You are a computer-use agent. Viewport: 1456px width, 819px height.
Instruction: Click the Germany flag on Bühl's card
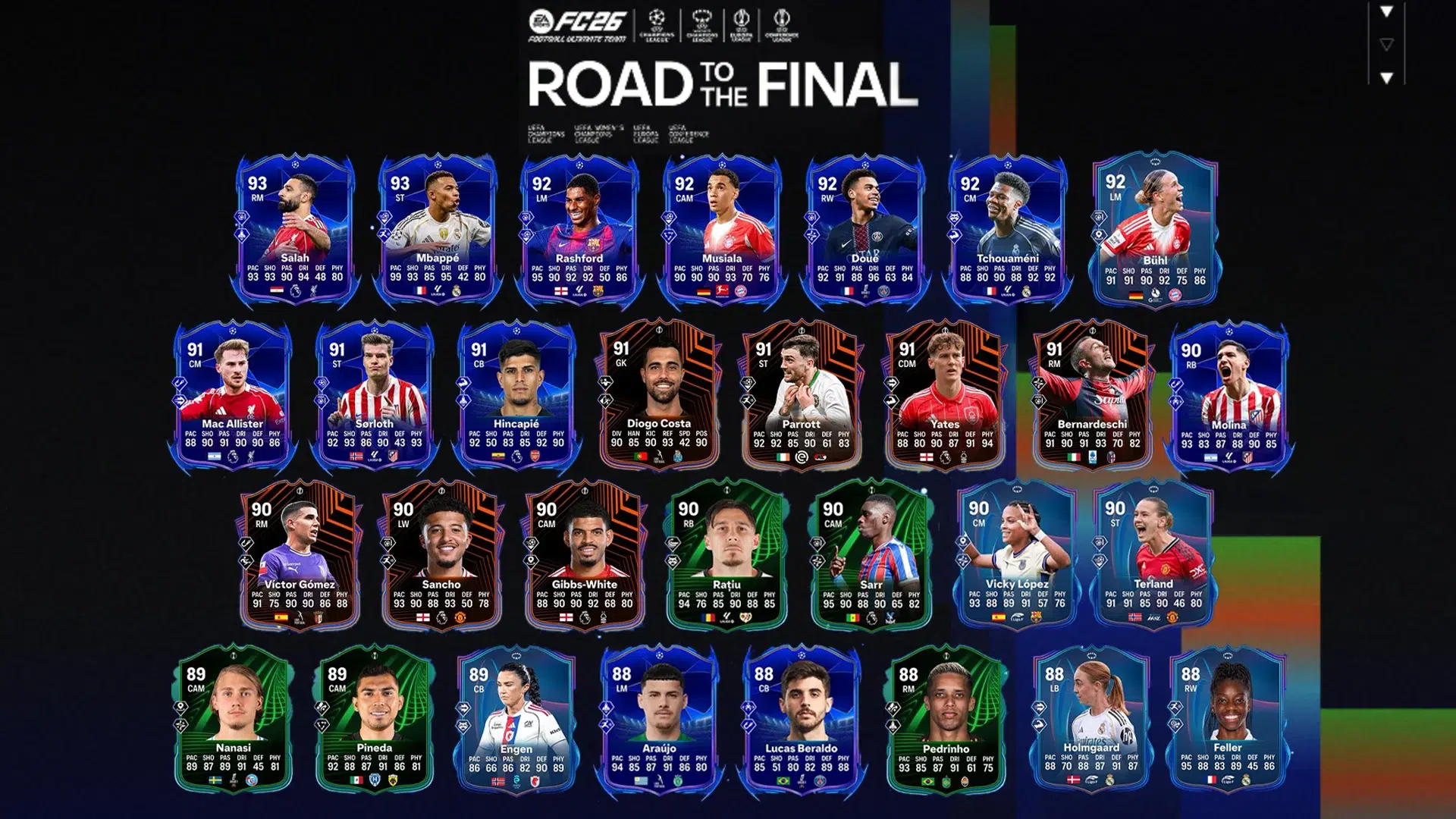pyautogui.click(x=1136, y=295)
